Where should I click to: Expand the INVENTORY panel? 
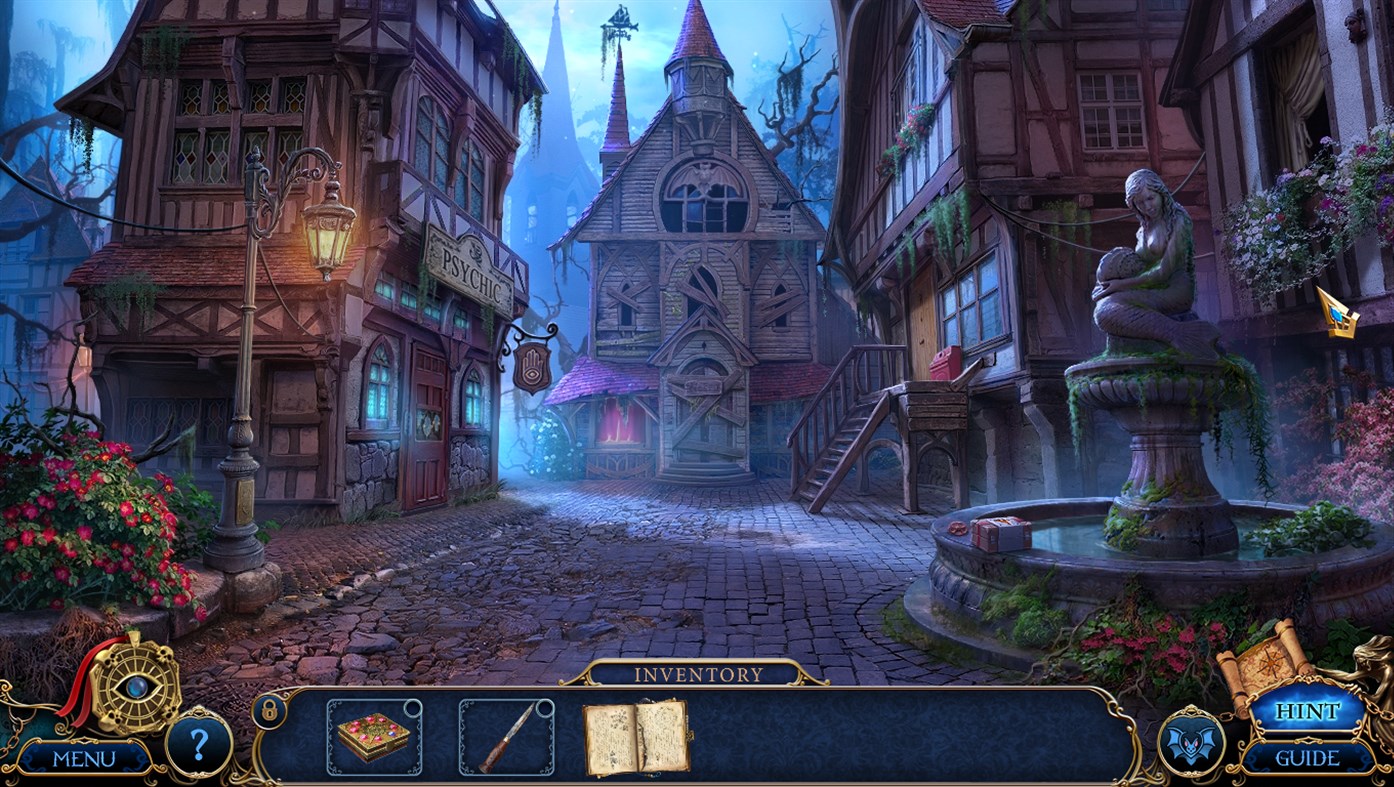tap(697, 673)
